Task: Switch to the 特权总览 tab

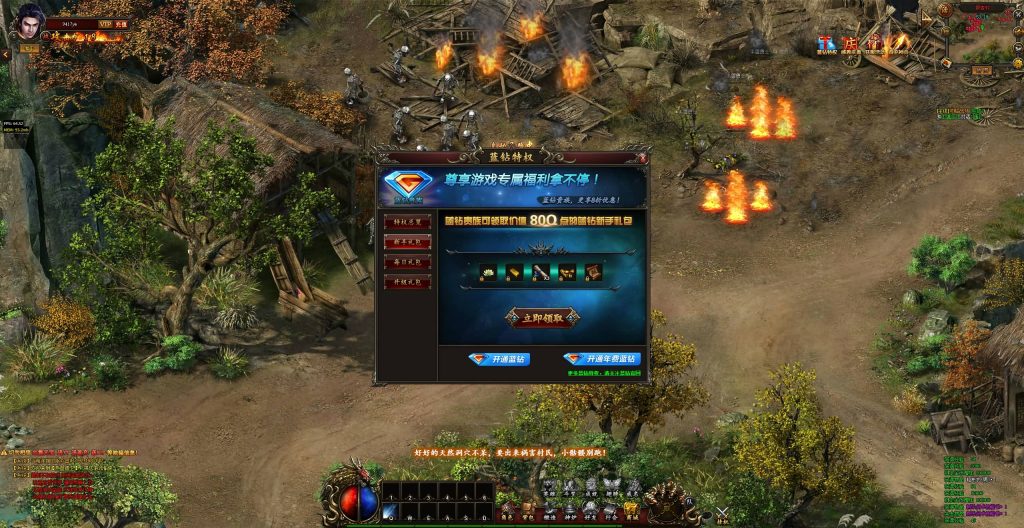Action: 407,223
